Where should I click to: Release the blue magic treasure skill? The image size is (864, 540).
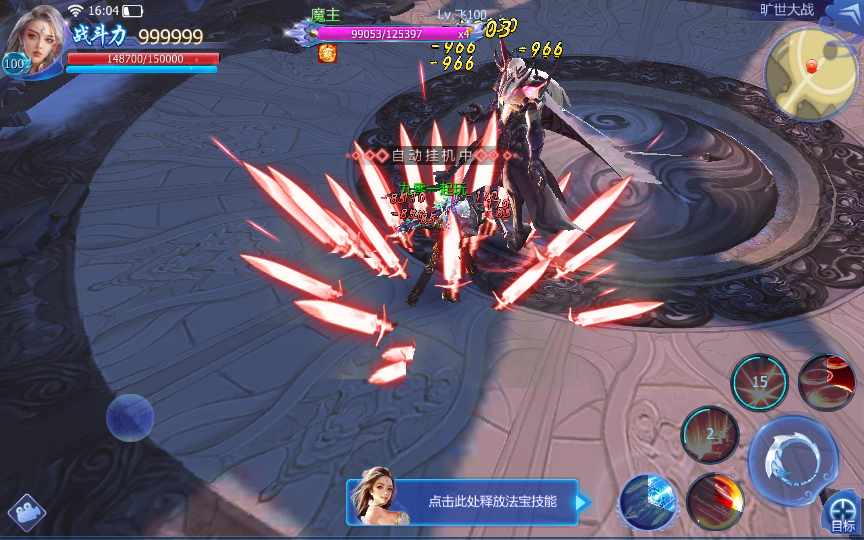[649, 501]
